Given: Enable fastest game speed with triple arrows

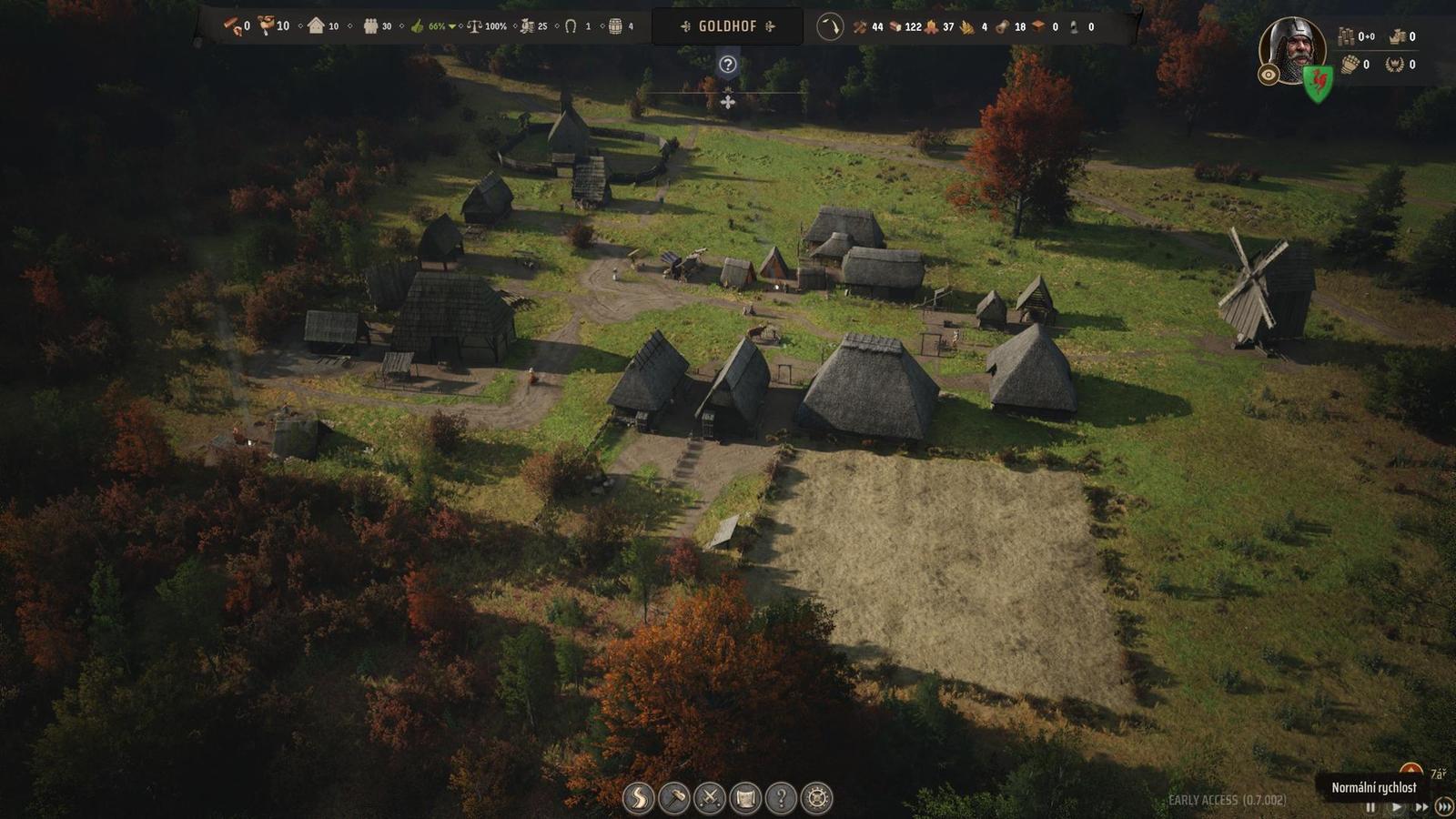Looking at the screenshot, I should 1443,806.
